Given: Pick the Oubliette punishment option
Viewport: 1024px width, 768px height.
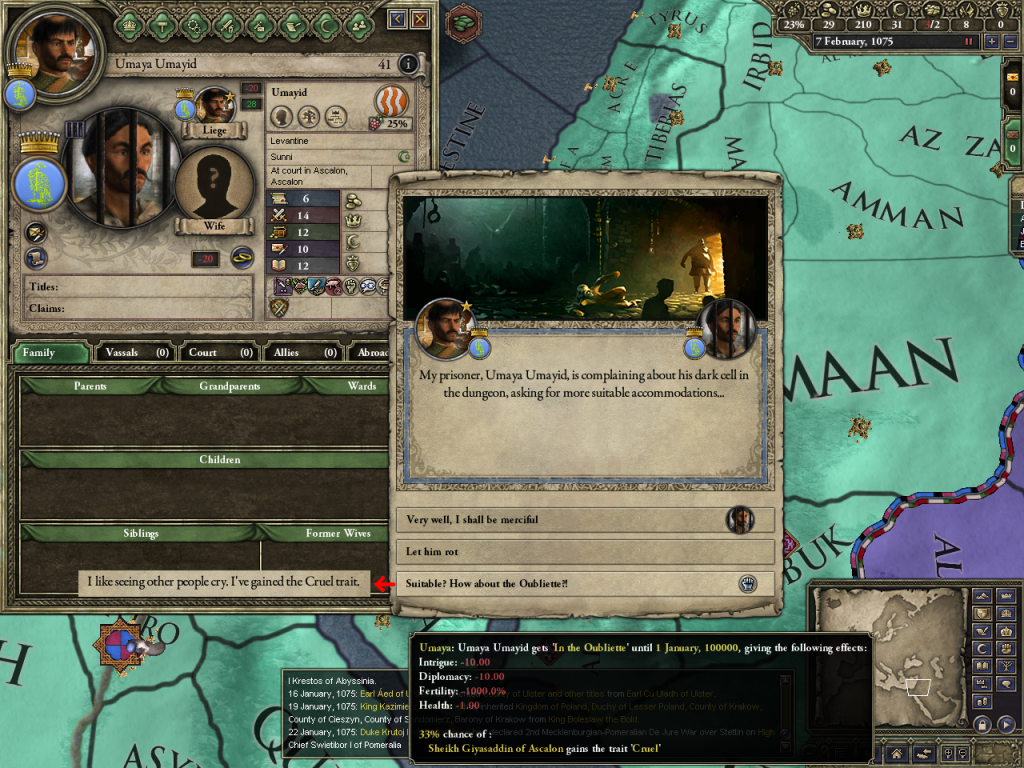Looking at the screenshot, I should coord(585,584).
